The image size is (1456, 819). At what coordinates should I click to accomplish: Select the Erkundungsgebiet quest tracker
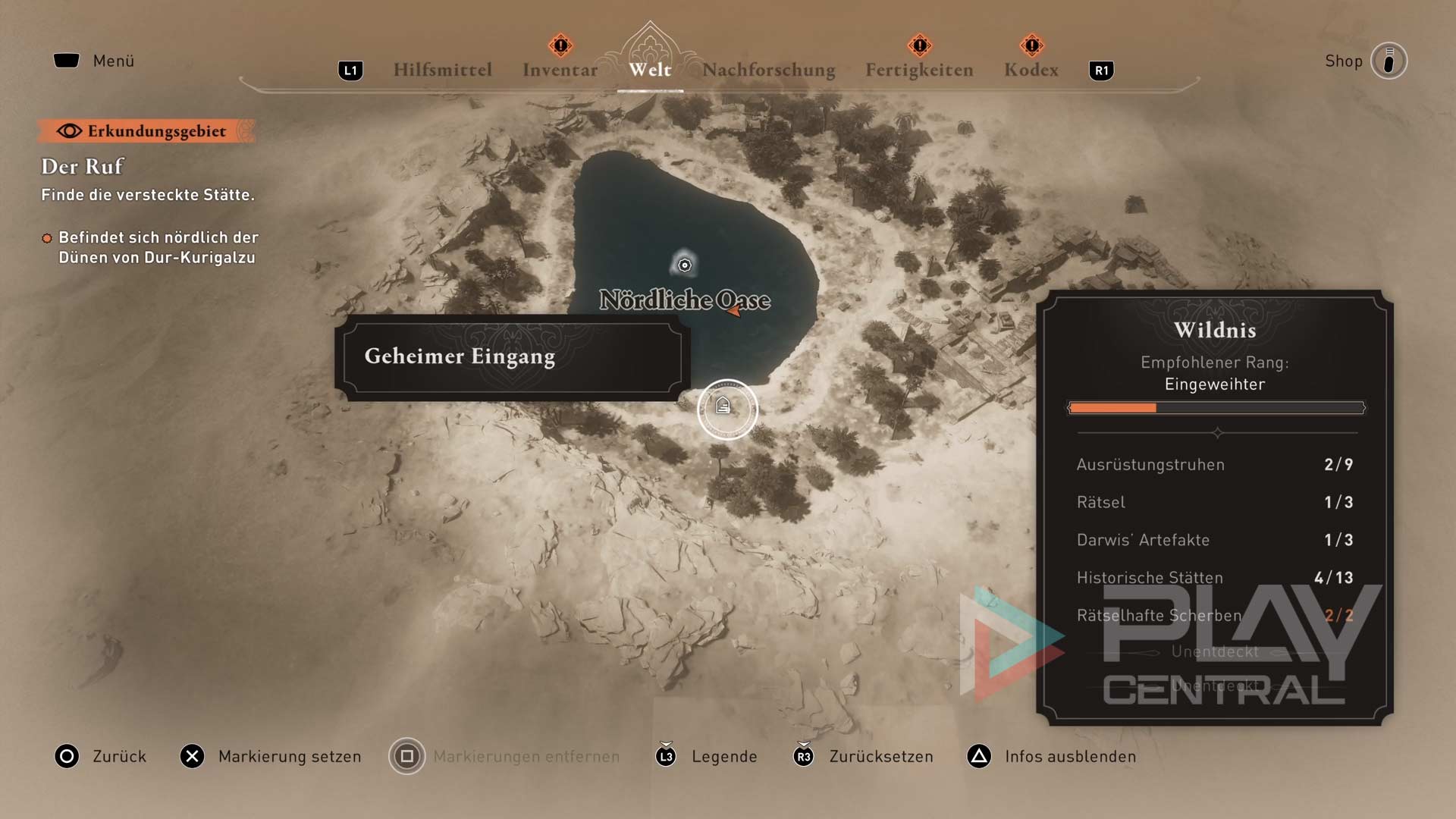[x=146, y=131]
